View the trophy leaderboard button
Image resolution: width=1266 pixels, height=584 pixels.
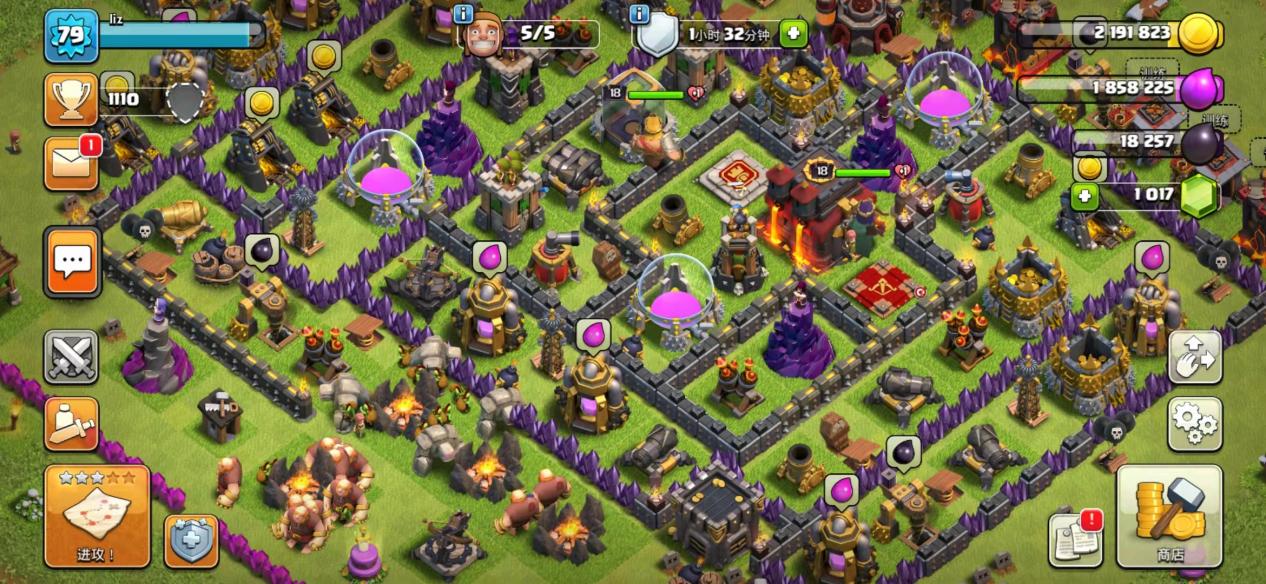pos(71,99)
